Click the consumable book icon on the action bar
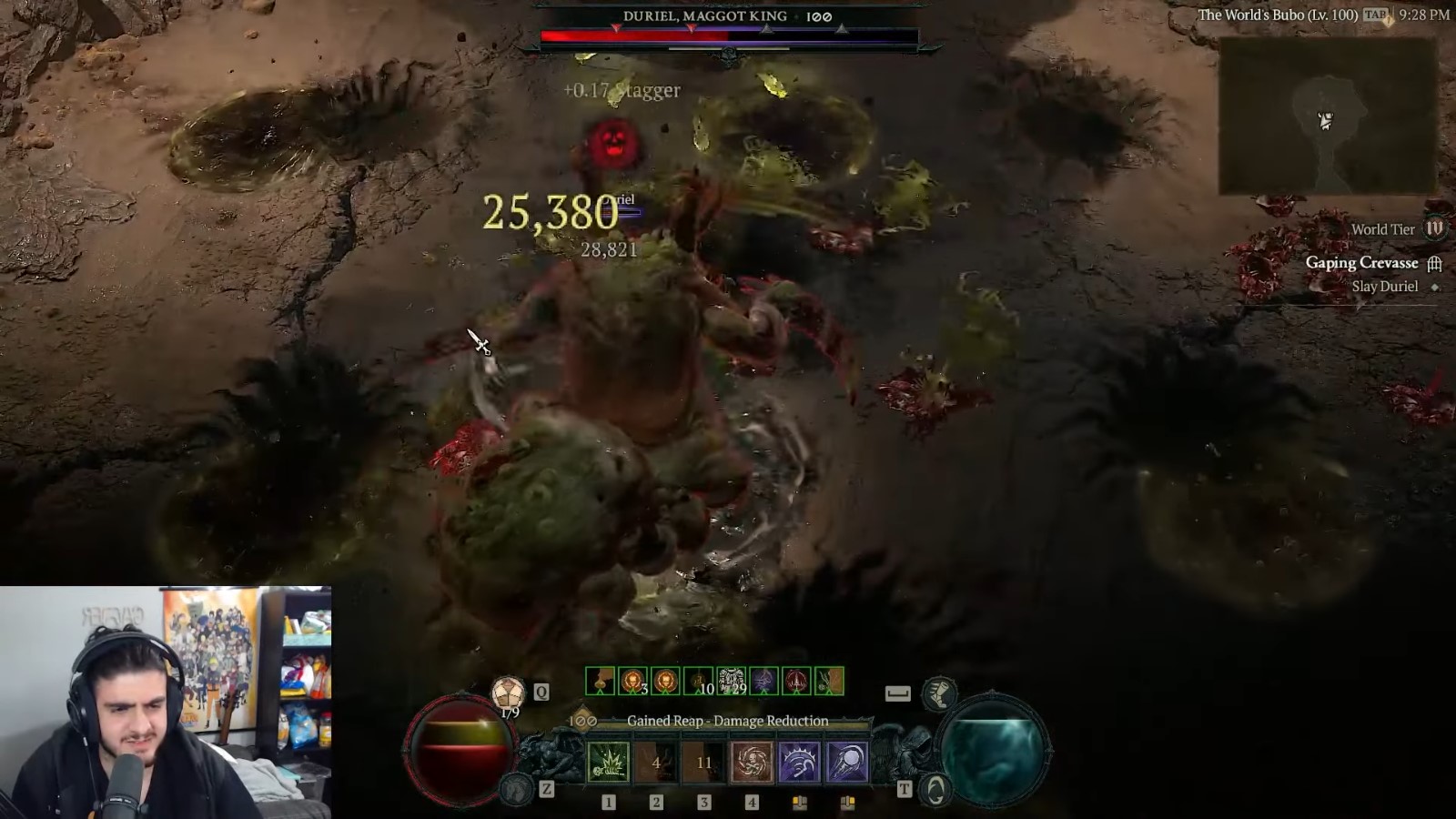 click(x=799, y=804)
